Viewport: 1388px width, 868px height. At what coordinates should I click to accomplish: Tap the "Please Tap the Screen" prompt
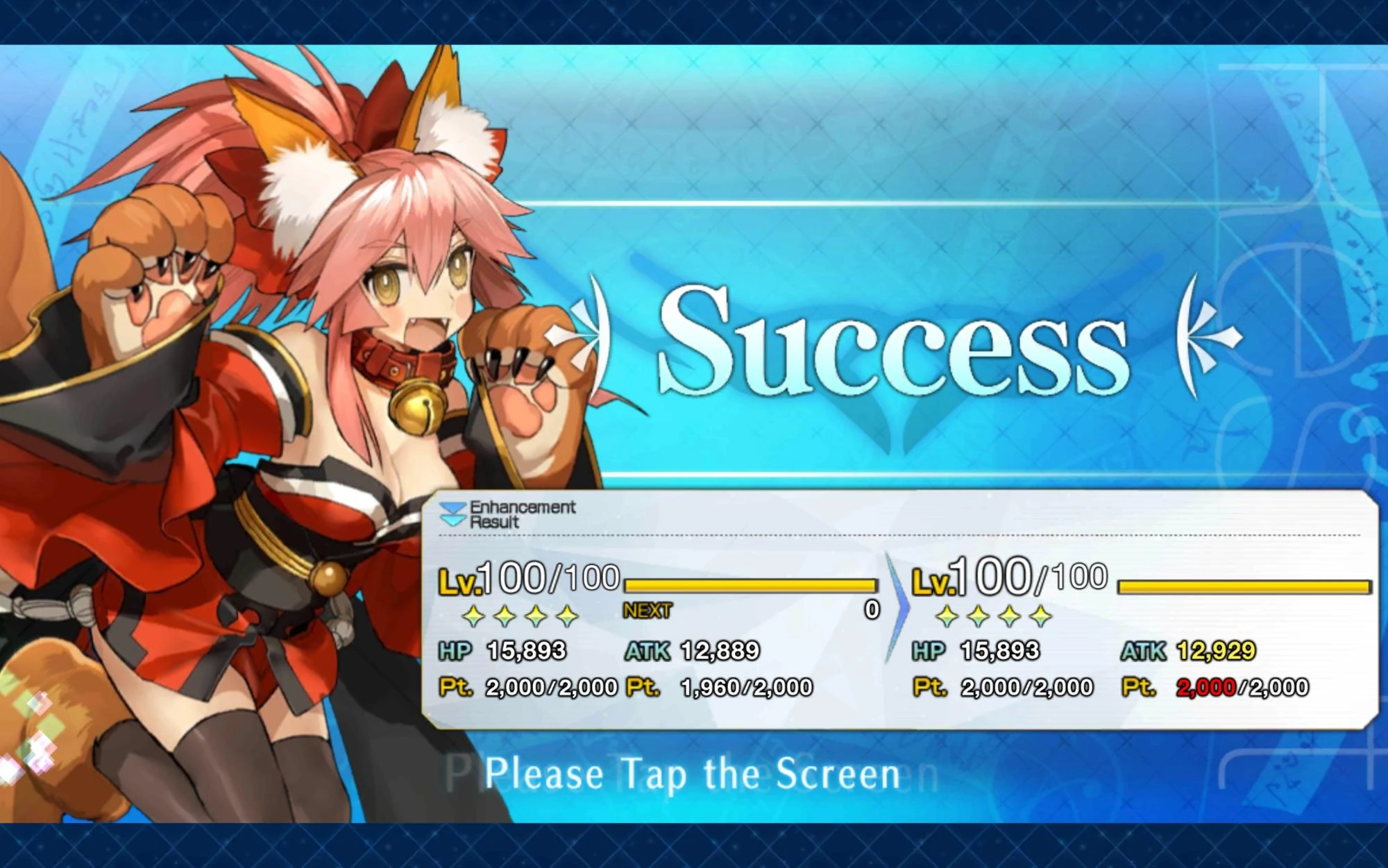[694, 772]
